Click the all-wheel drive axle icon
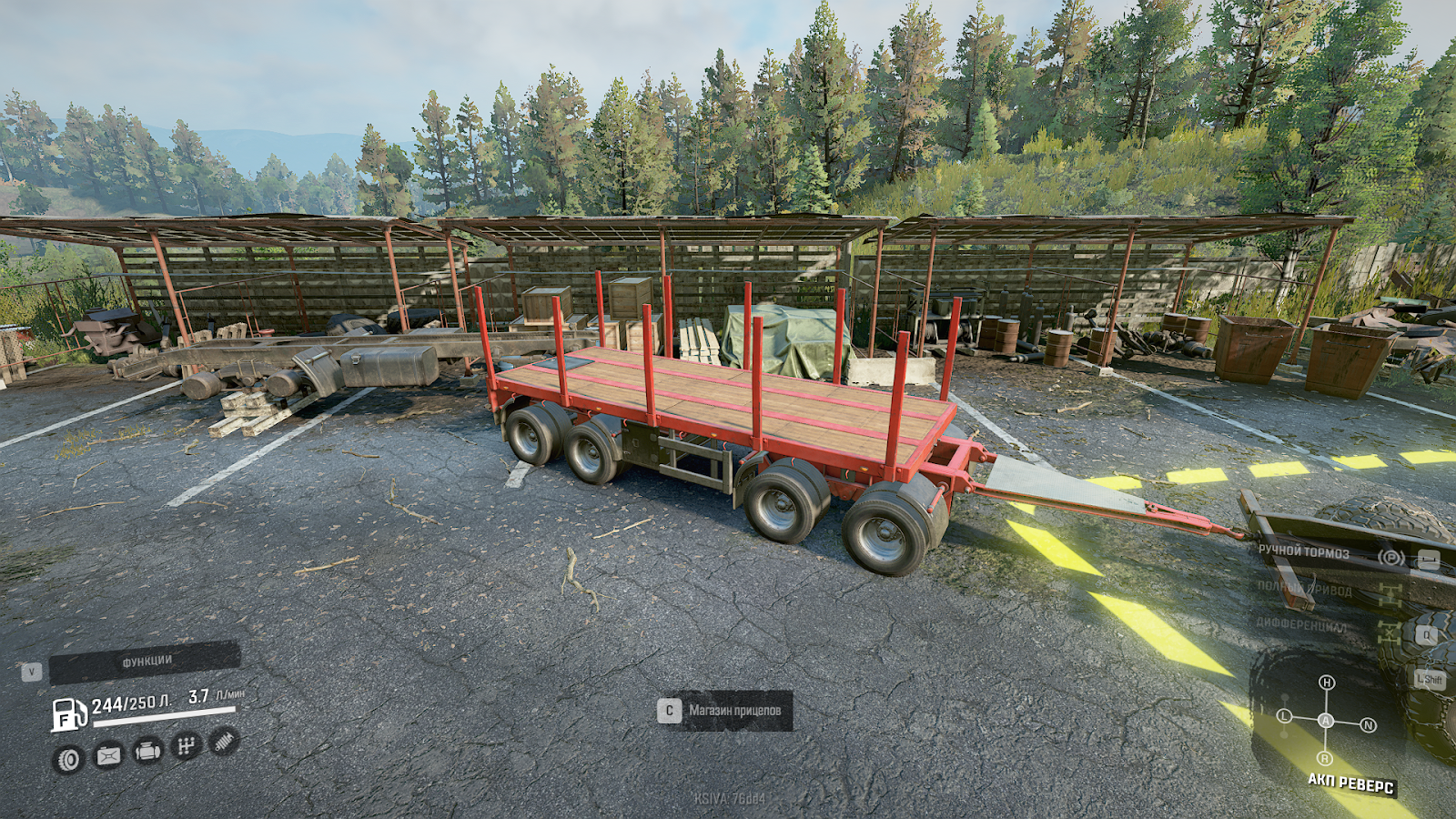Viewport: 1456px width, 819px height. (1391, 597)
